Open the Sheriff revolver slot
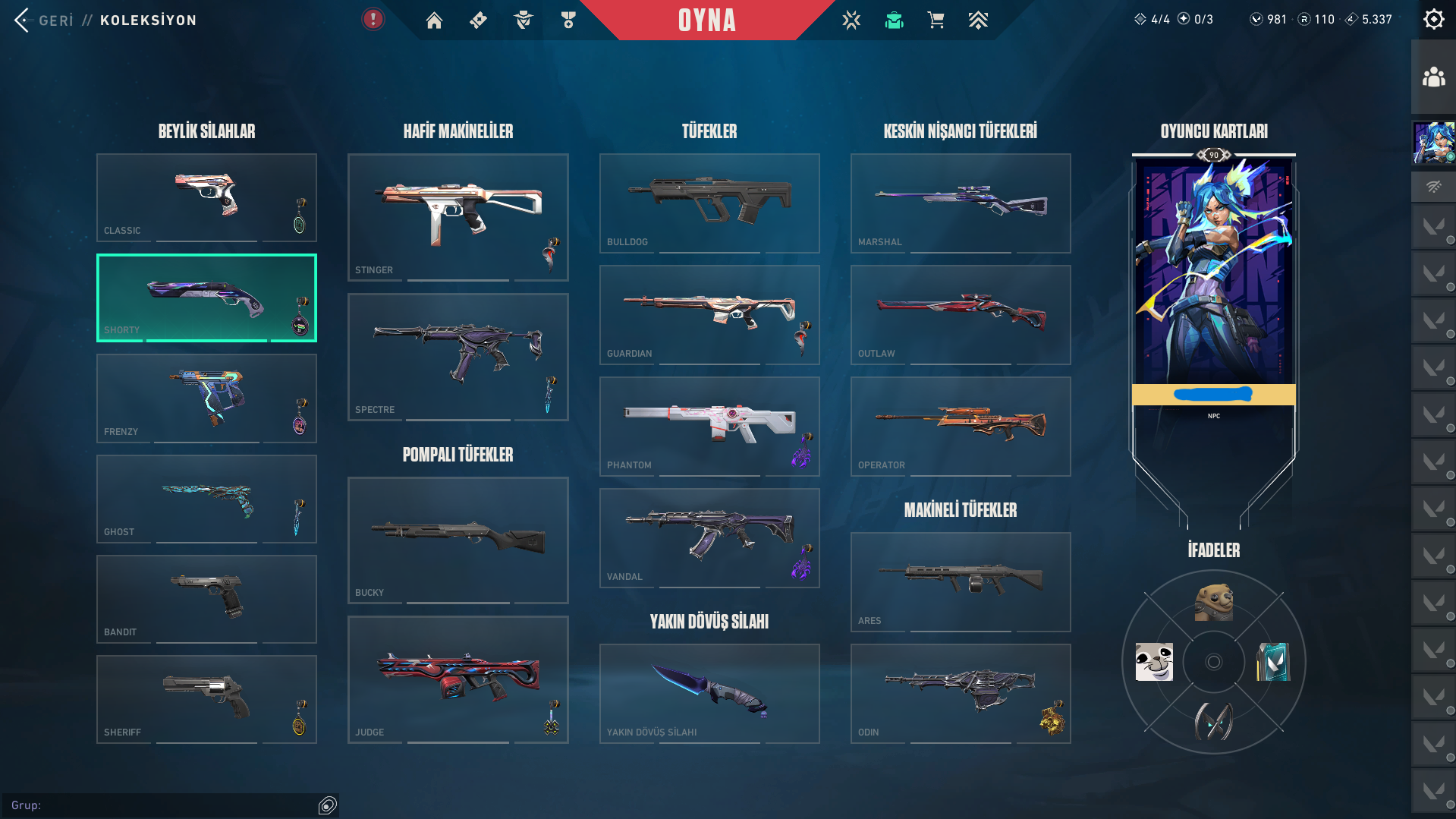The image size is (1456, 819). [x=206, y=699]
